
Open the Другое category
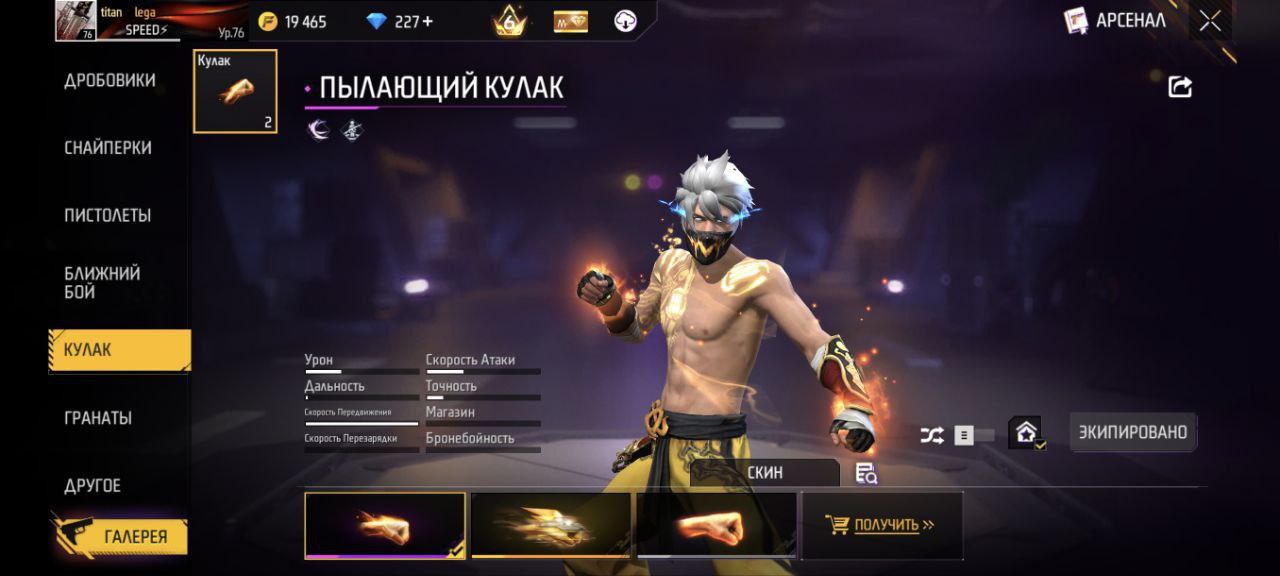click(x=92, y=485)
